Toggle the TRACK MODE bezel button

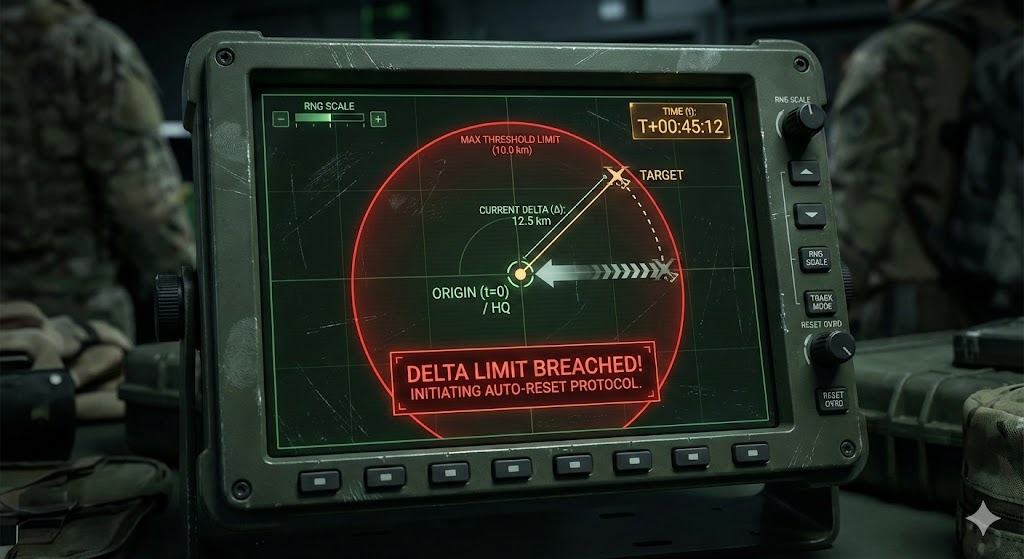point(821,302)
